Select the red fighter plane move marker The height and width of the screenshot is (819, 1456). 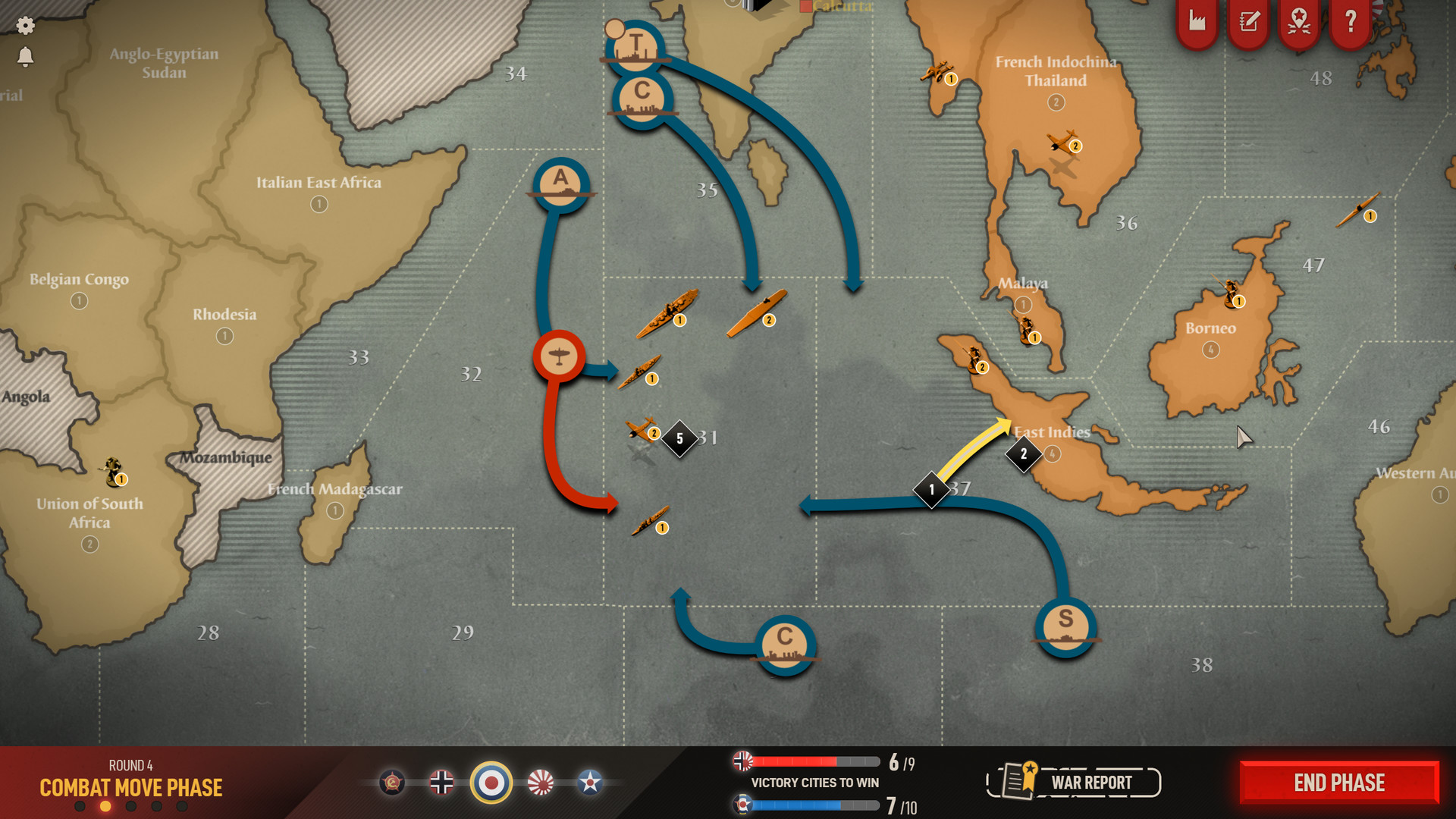[x=559, y=356]
